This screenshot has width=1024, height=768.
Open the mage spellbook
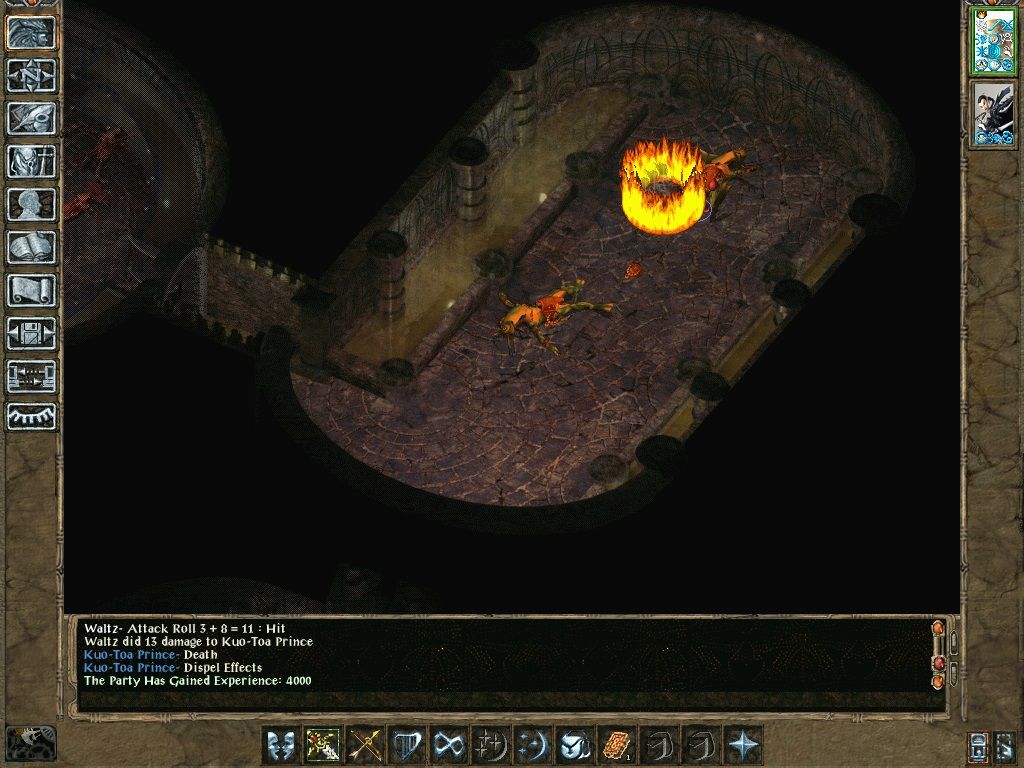[x=32, y=247]
